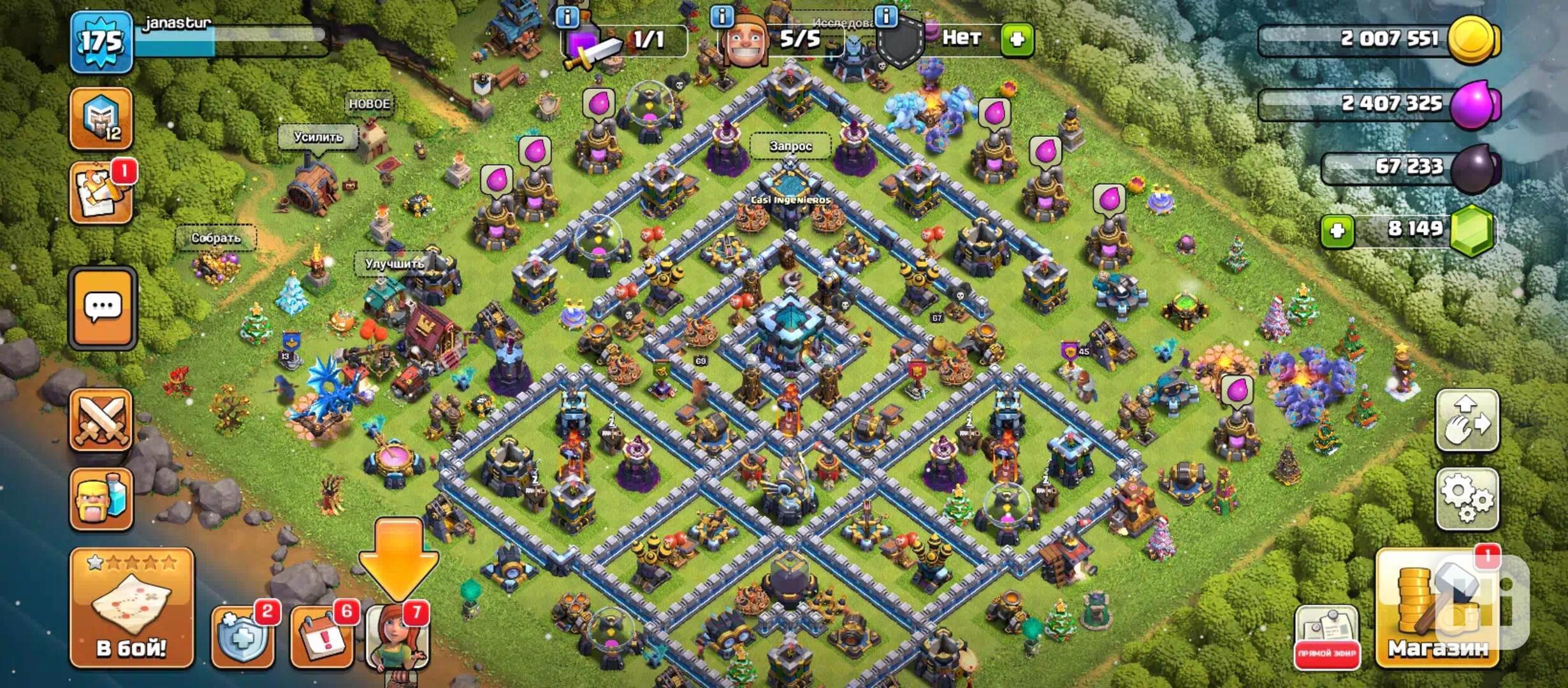Image resolution: width=1568 pixels, height=688 pixels.
Task: Add gems with the green plus button
Action: point(1337,230)
